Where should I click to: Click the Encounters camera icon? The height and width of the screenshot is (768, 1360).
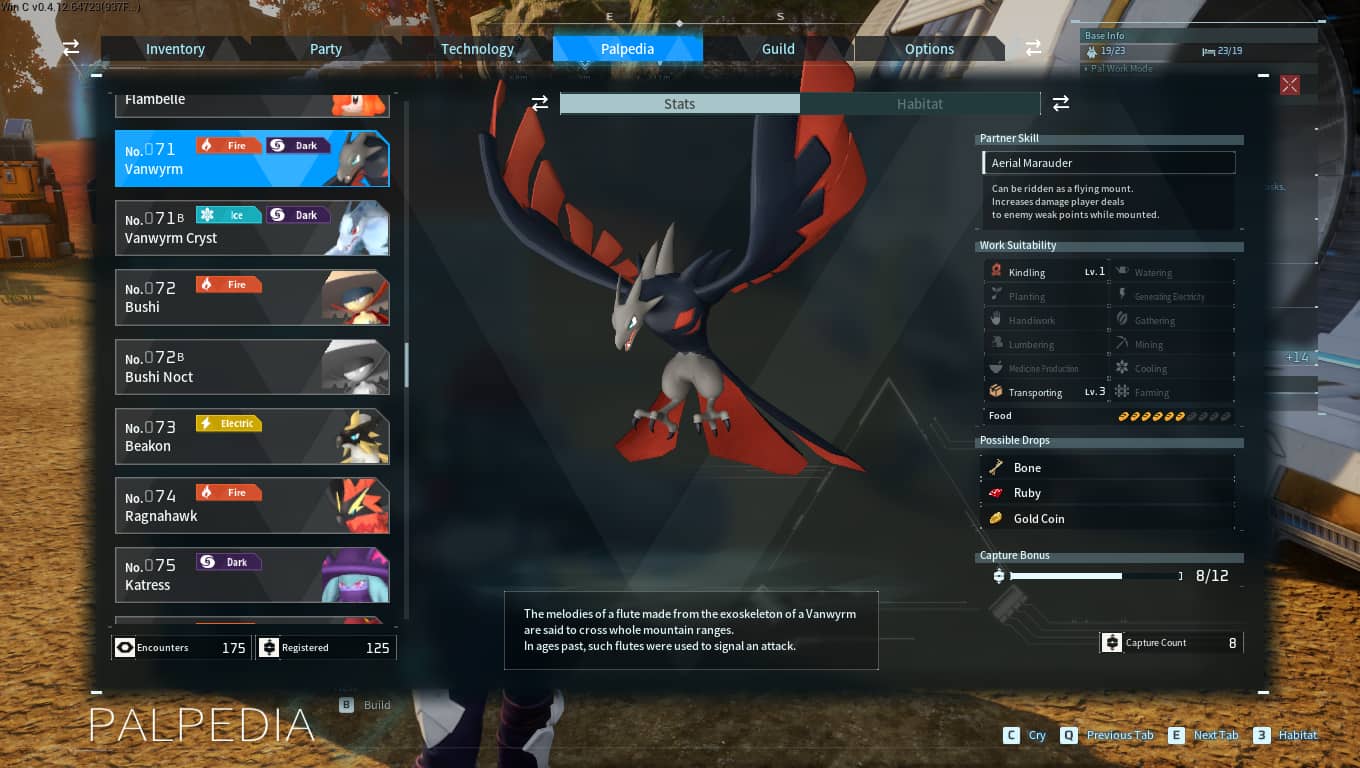tap(125, 647)
